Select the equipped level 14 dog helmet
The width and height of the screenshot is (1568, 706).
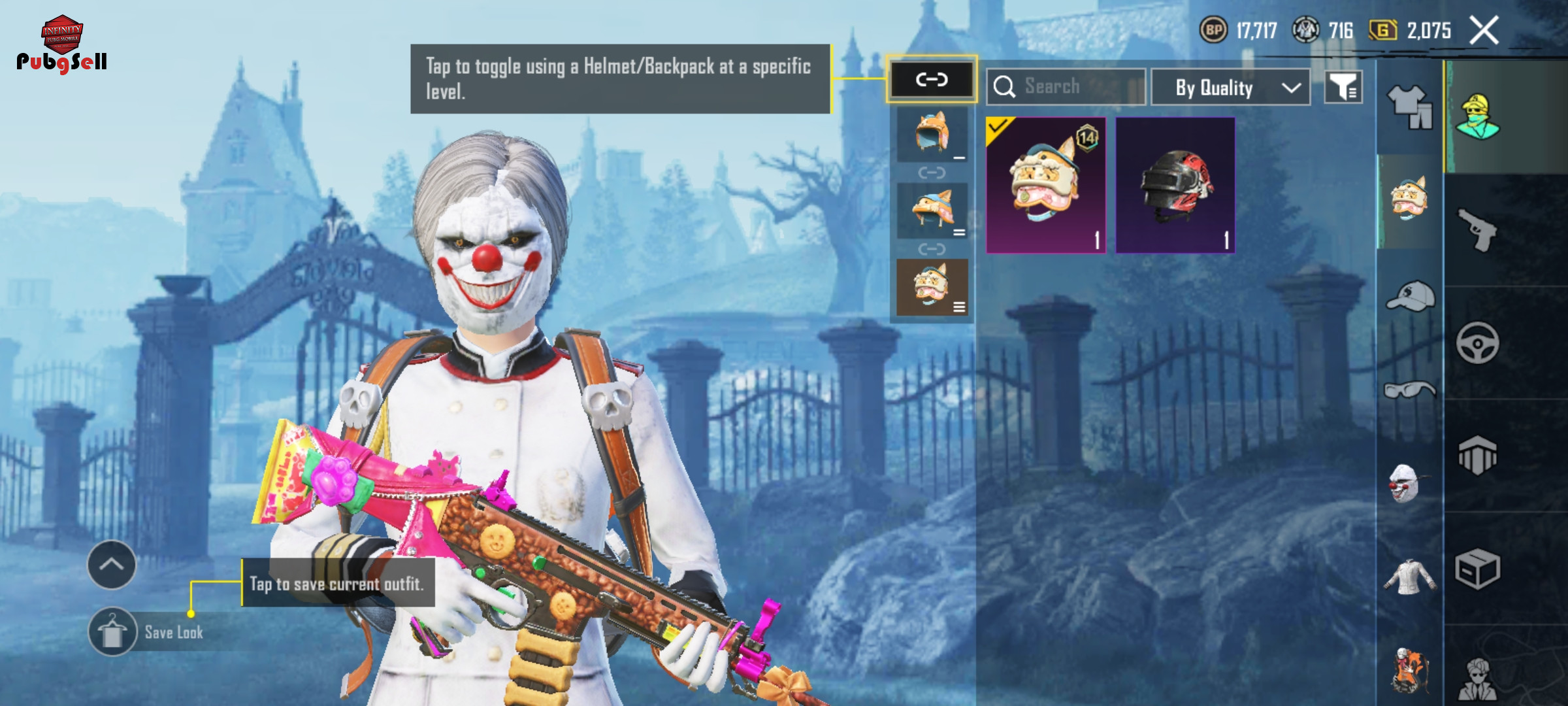pos(1045,185)
